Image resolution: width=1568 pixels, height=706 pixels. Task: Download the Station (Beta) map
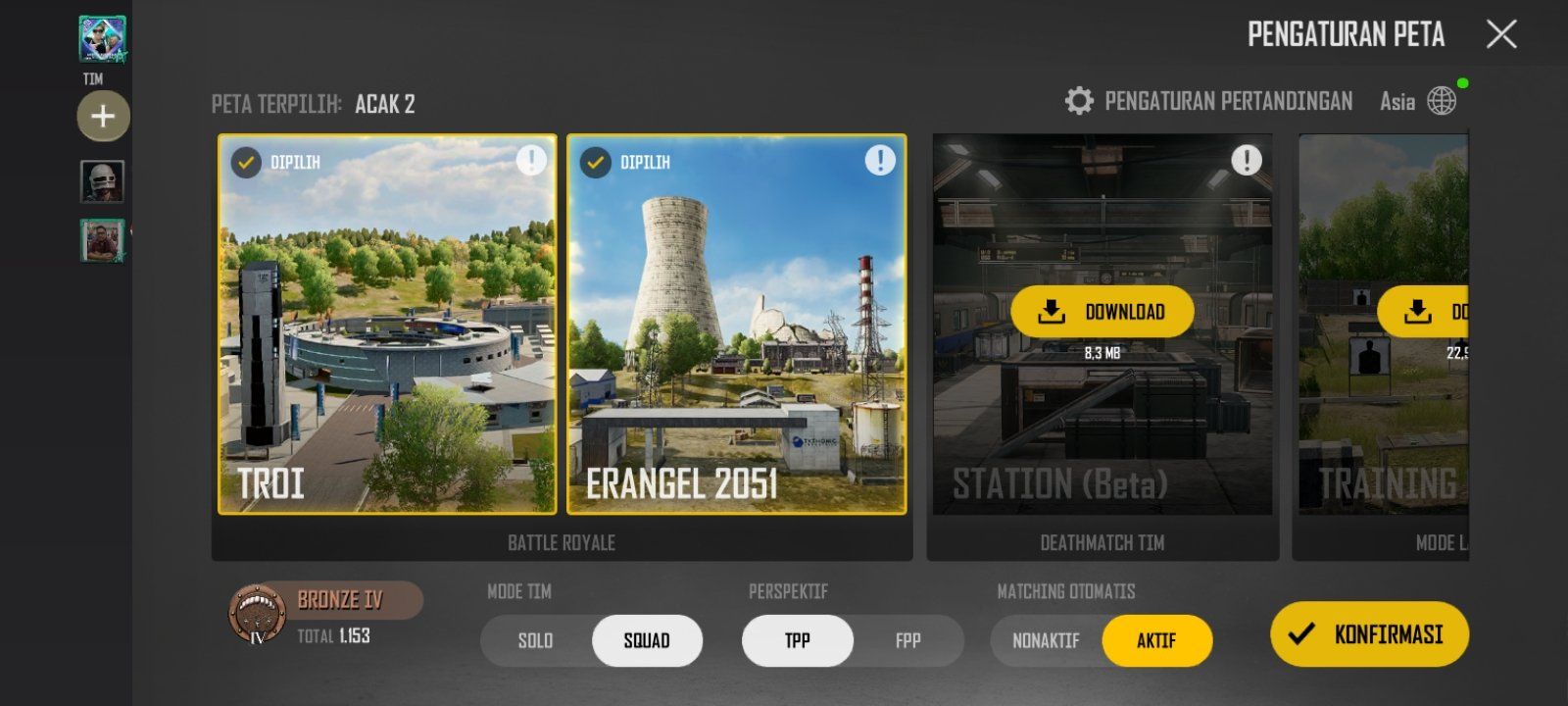click(1102, 312)
